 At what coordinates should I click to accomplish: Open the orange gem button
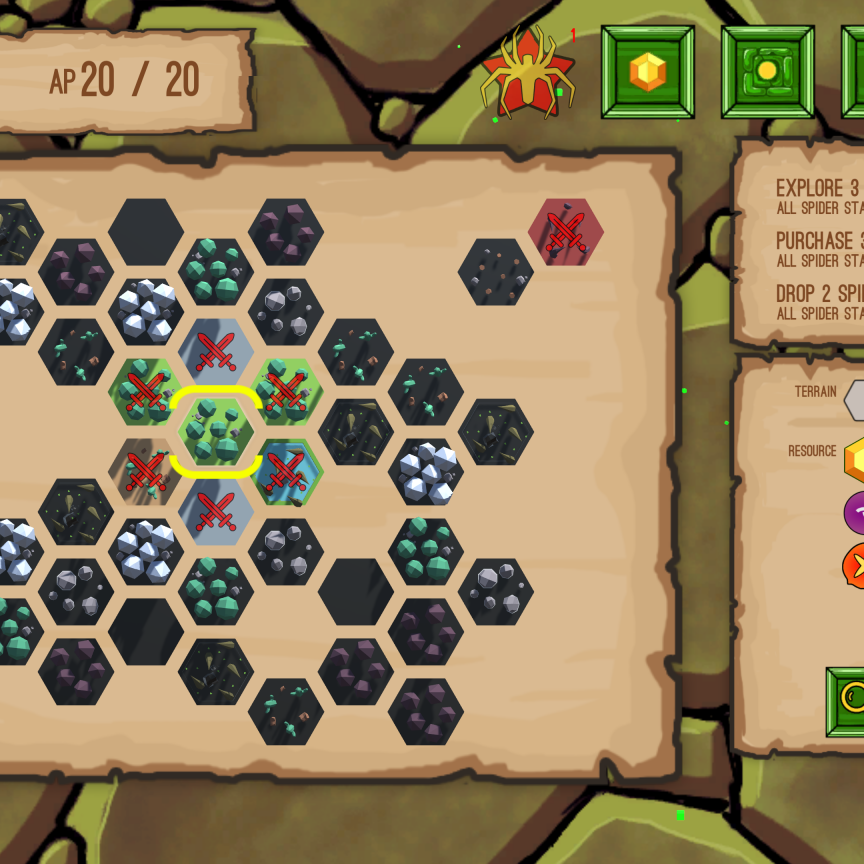647,72
